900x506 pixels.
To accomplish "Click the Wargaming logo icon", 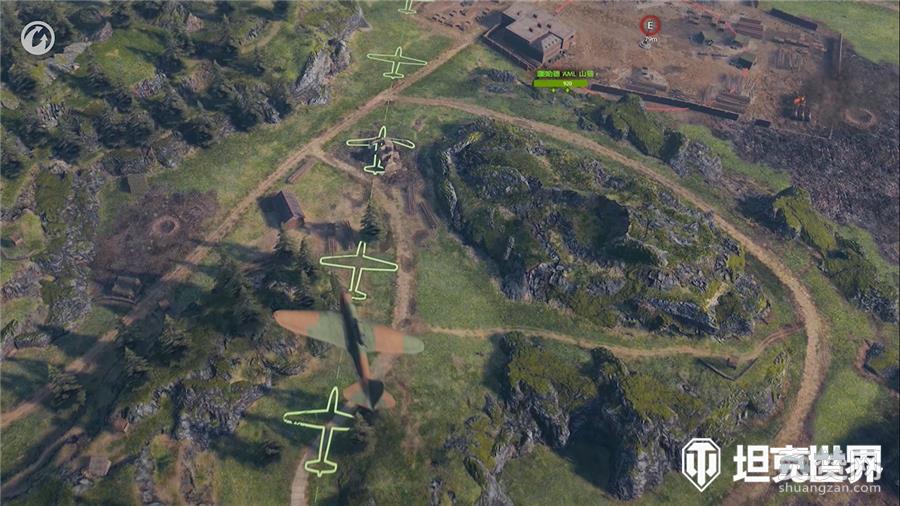I will coord(37,39).
